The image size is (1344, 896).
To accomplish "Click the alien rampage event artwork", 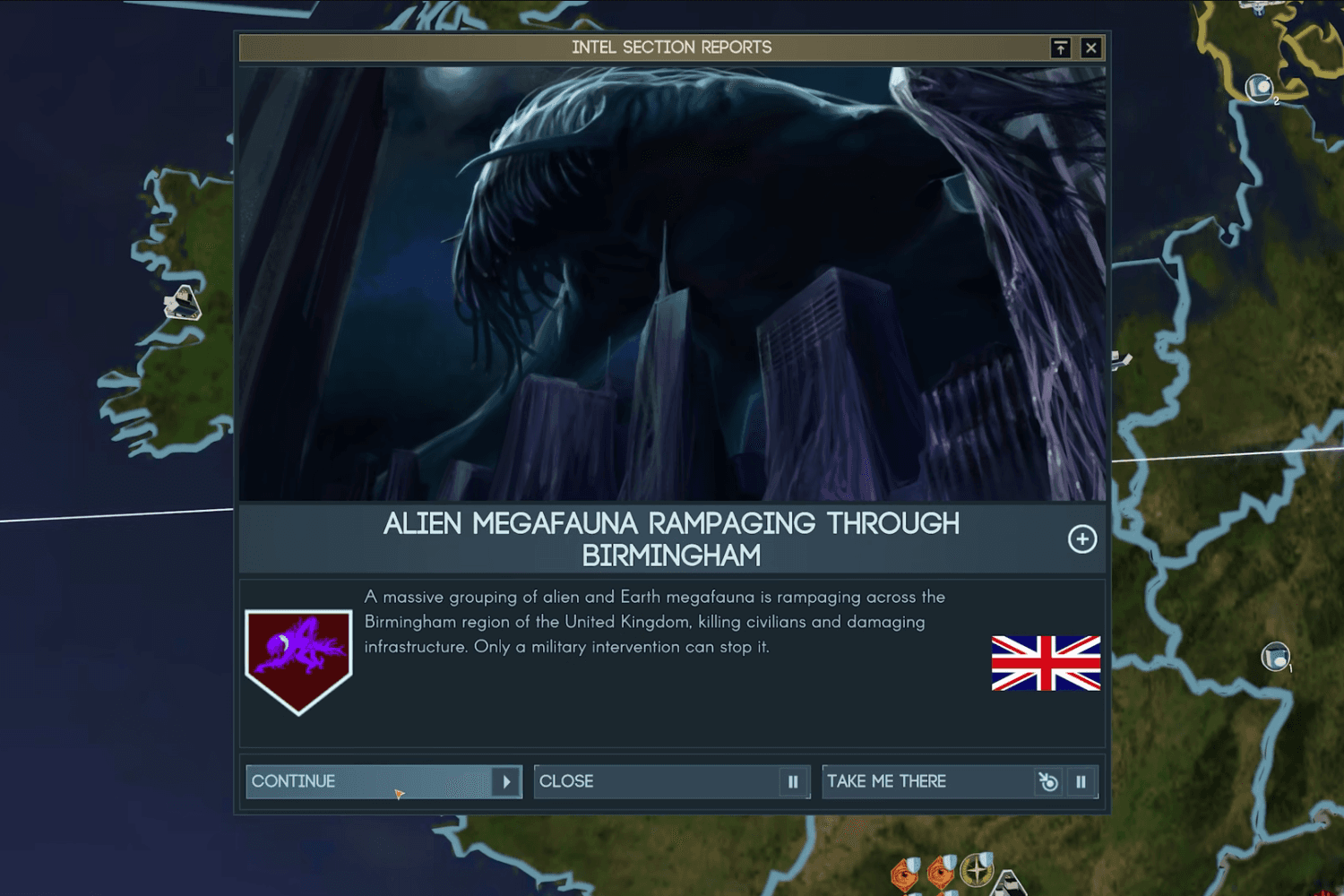I will (x=670, y=278).
